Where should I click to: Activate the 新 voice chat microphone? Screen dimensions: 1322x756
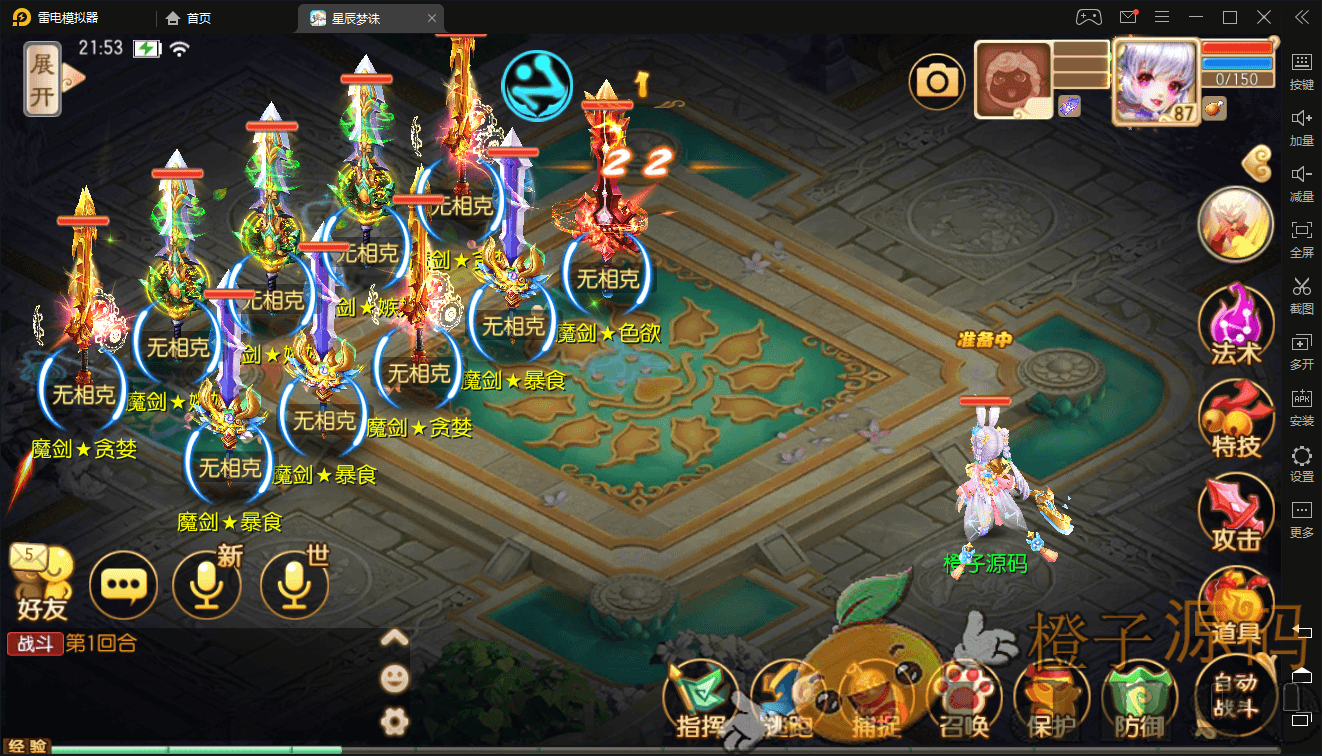click(207, 585)
